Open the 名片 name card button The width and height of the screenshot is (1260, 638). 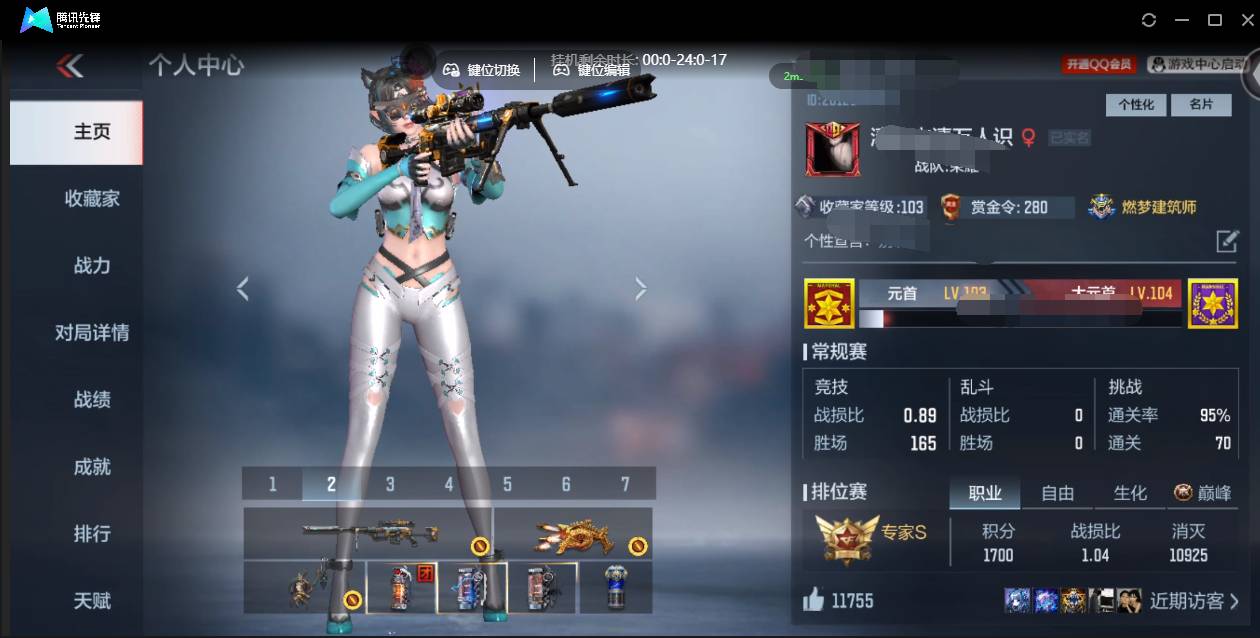coord(1201,105)
